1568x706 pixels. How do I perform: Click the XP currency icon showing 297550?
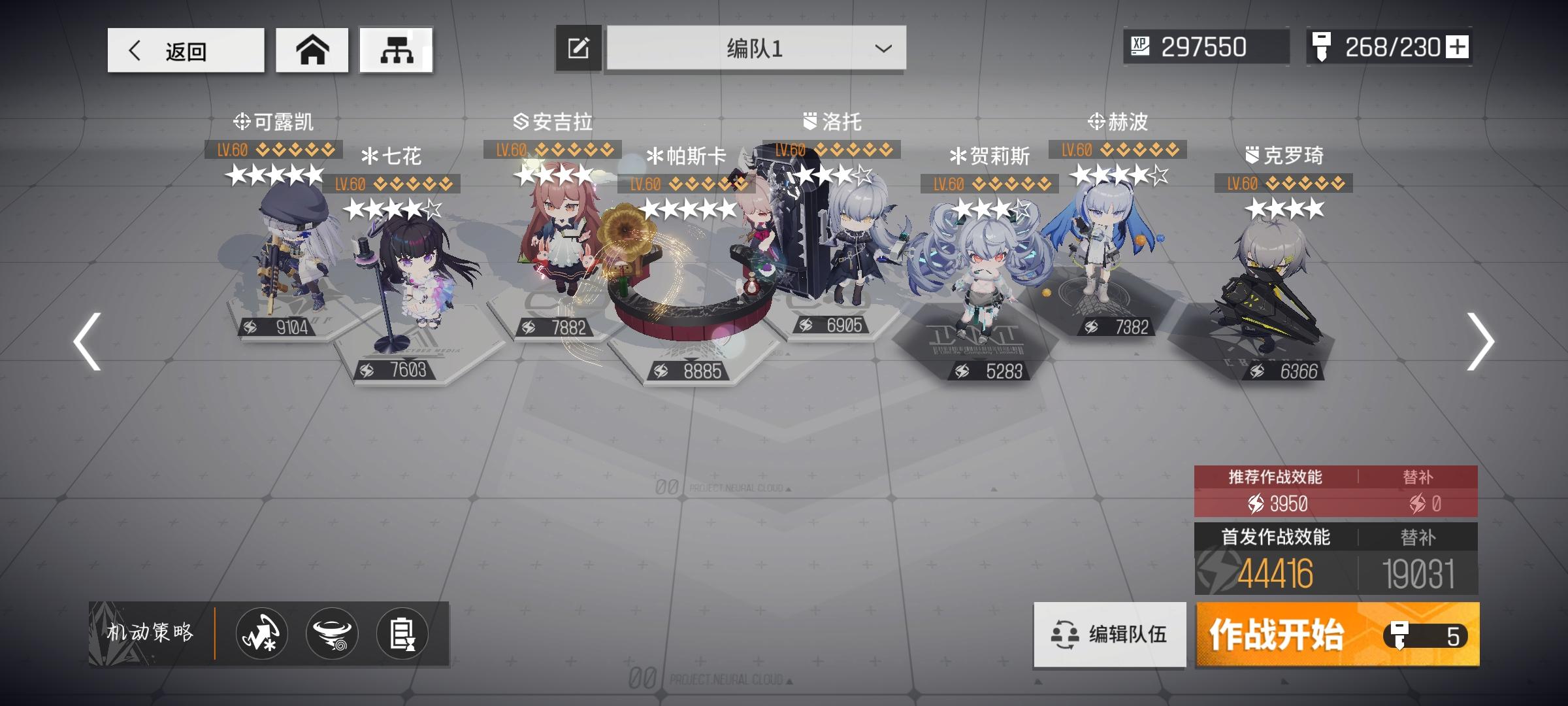1140,46
